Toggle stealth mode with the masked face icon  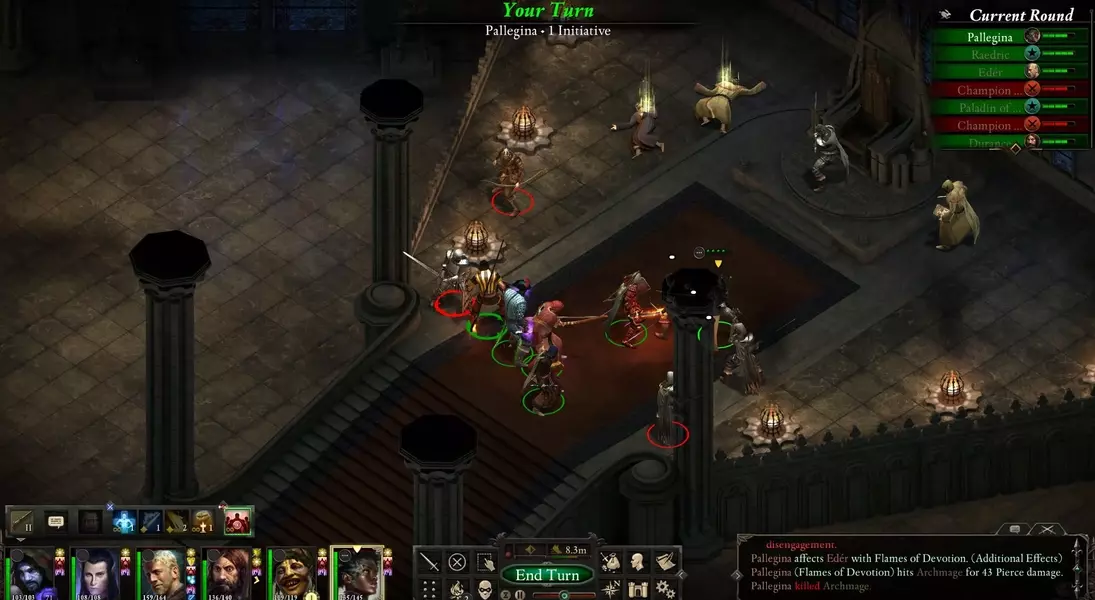pos(485,589)
